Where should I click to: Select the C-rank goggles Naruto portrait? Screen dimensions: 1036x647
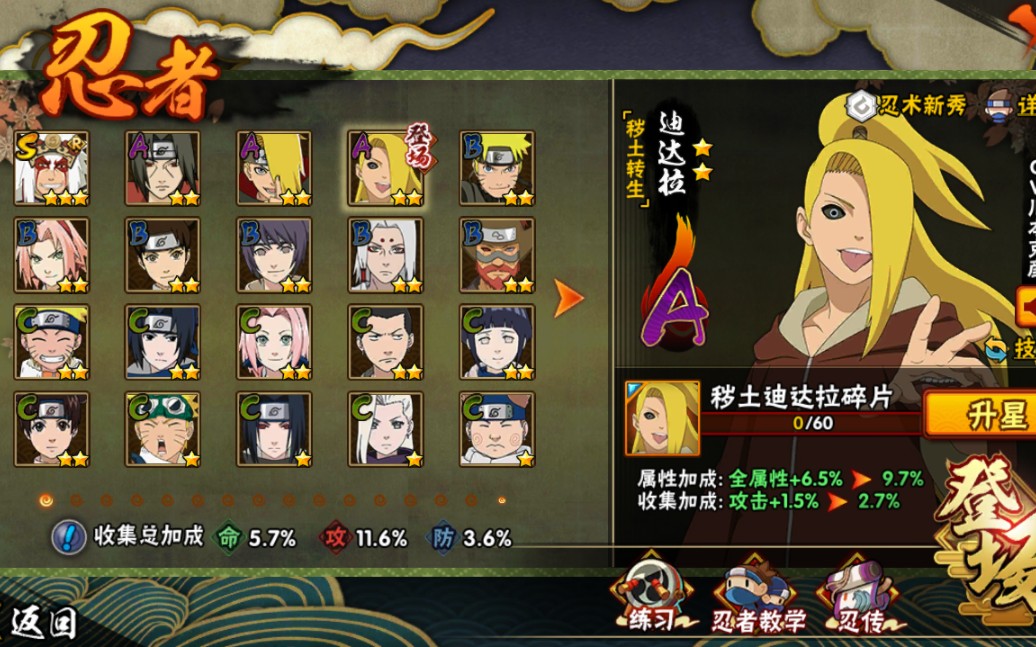tap(162, 429)
